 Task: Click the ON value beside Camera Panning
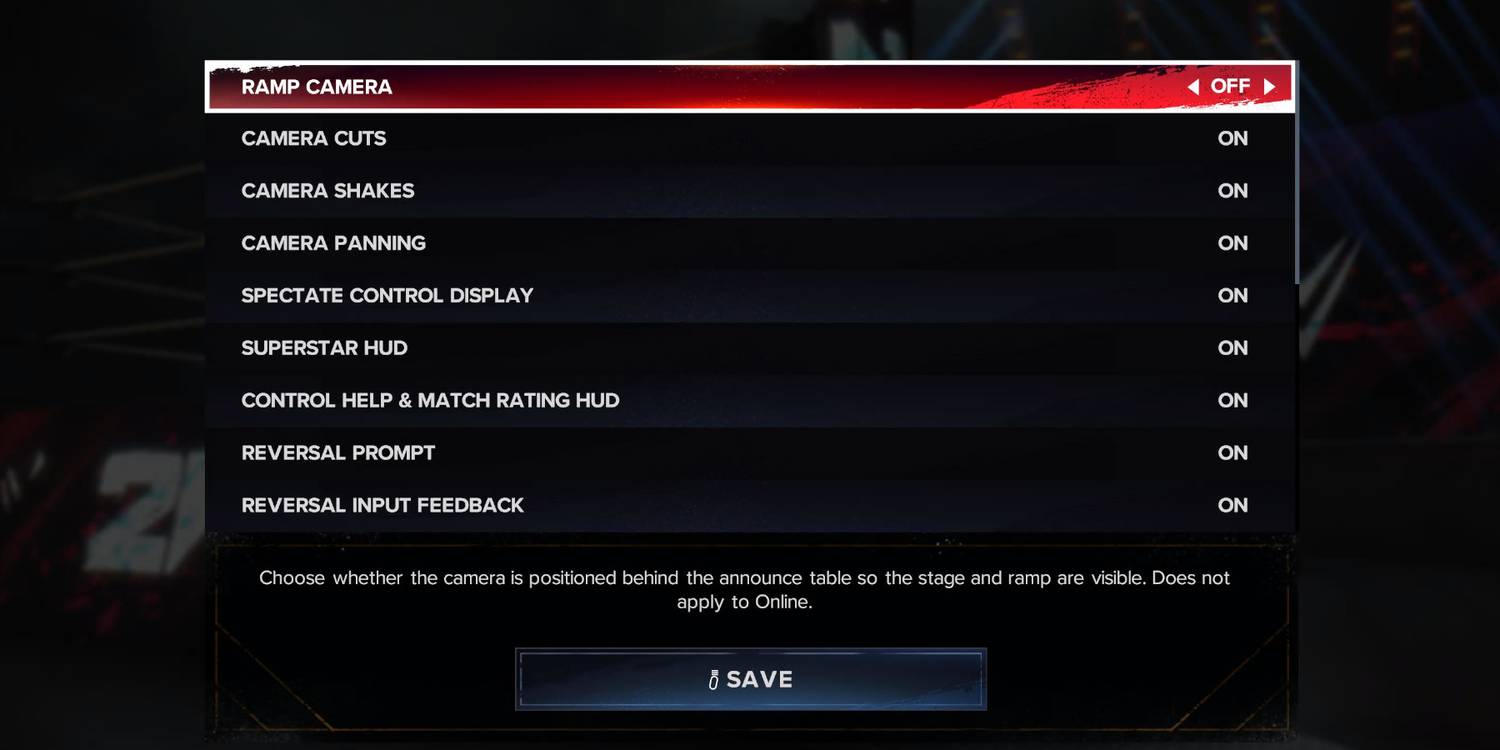click(x=1233, y=243)
